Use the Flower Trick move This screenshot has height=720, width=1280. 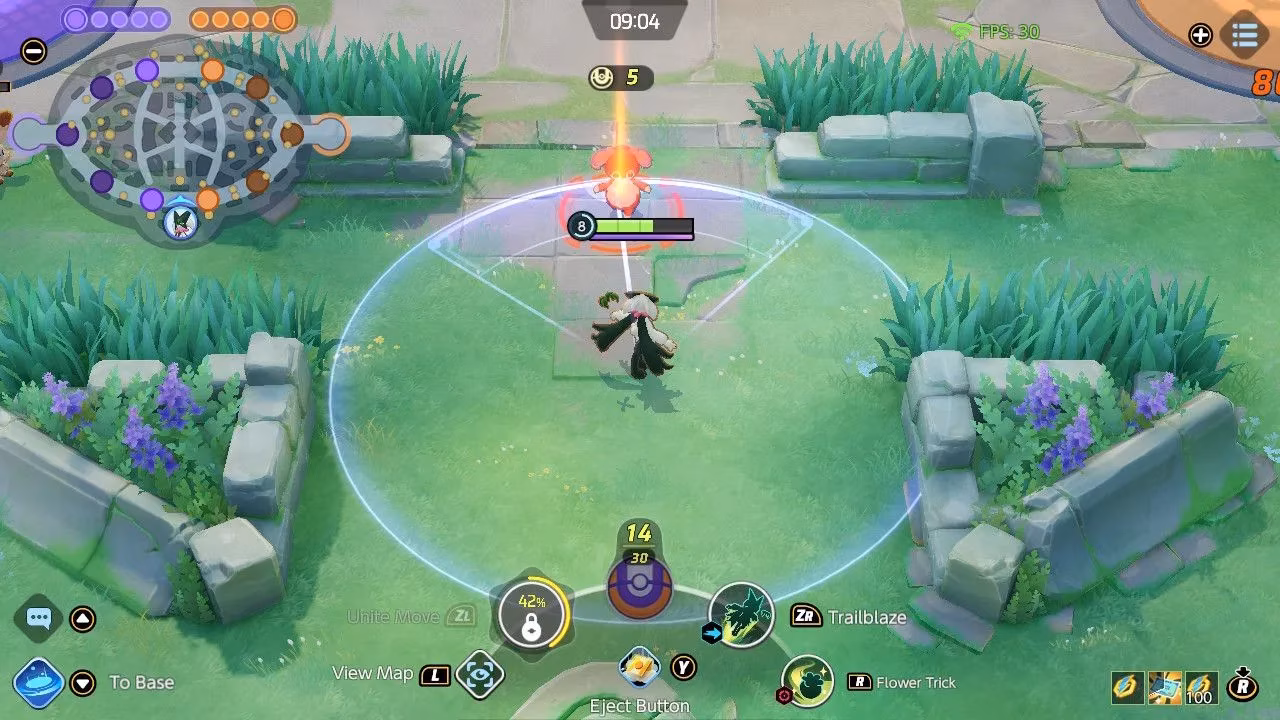click(x=808, y=682)
